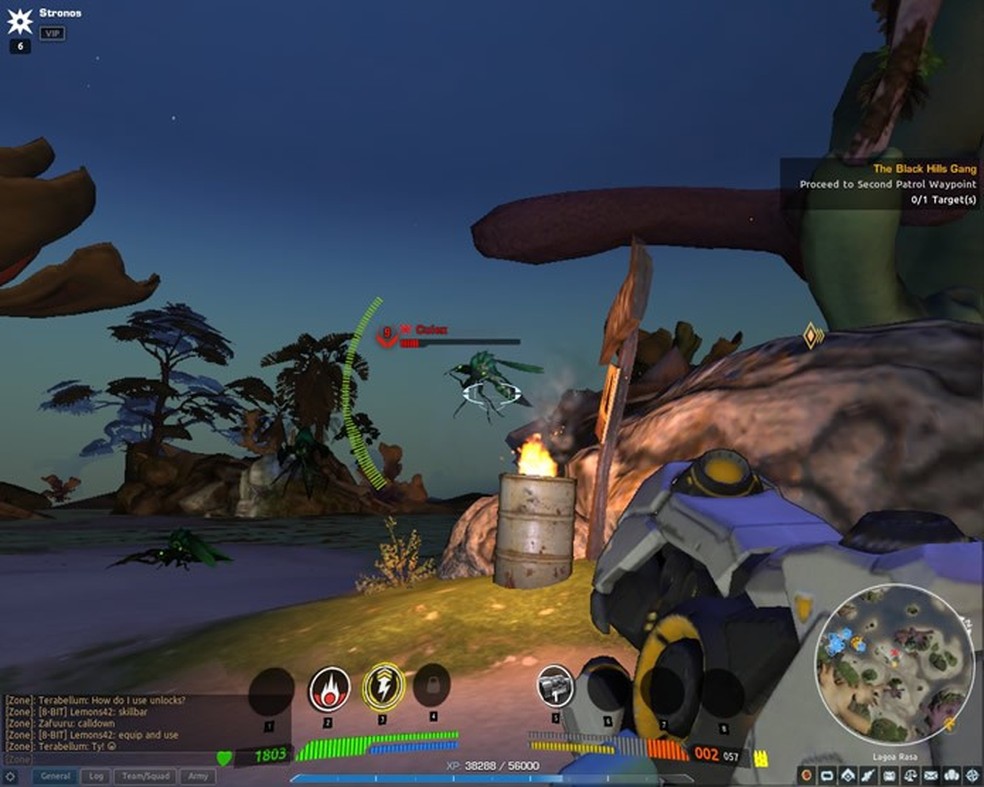Screen dimensions: 984x787
Task: Activate the red flame ability in slot 2
Action: pyautogui.click(x=328, y=688)
